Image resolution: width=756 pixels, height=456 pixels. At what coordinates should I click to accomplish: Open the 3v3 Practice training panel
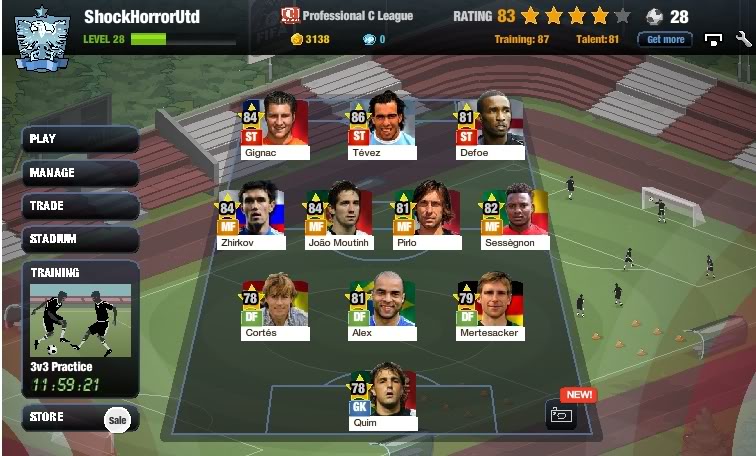[80, 330]
